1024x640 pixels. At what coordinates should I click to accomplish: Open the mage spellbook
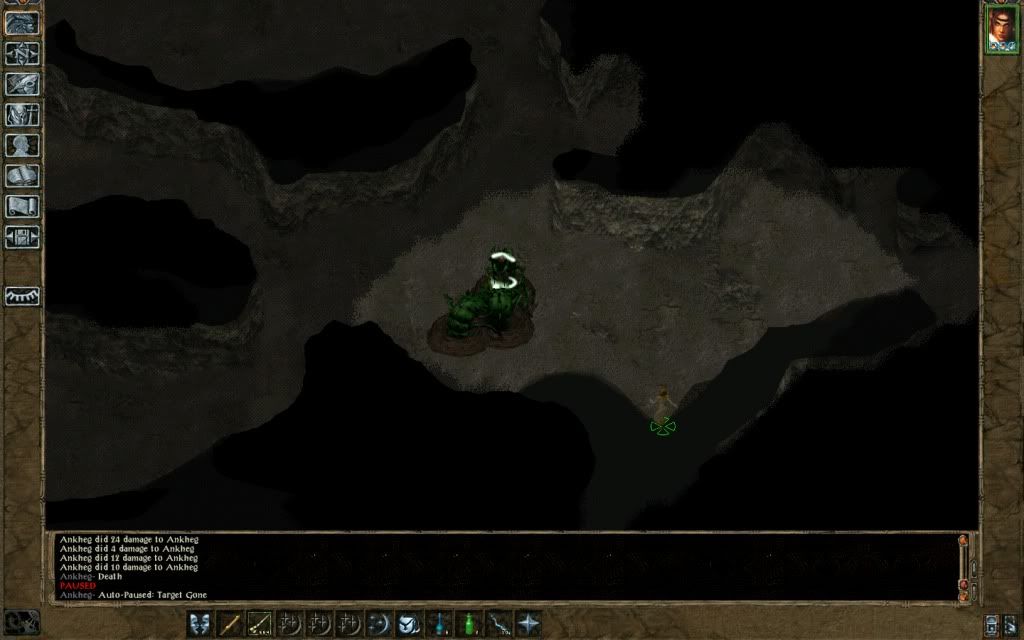coord(22,177)
